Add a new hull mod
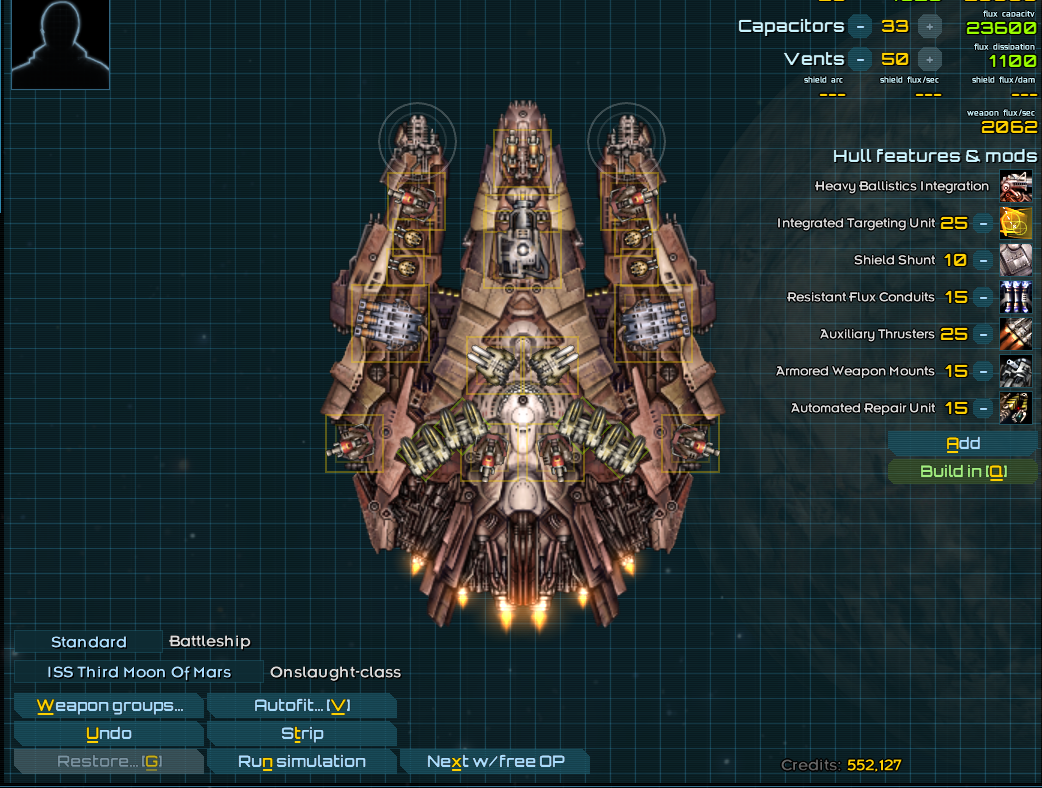 coord(962,444)
